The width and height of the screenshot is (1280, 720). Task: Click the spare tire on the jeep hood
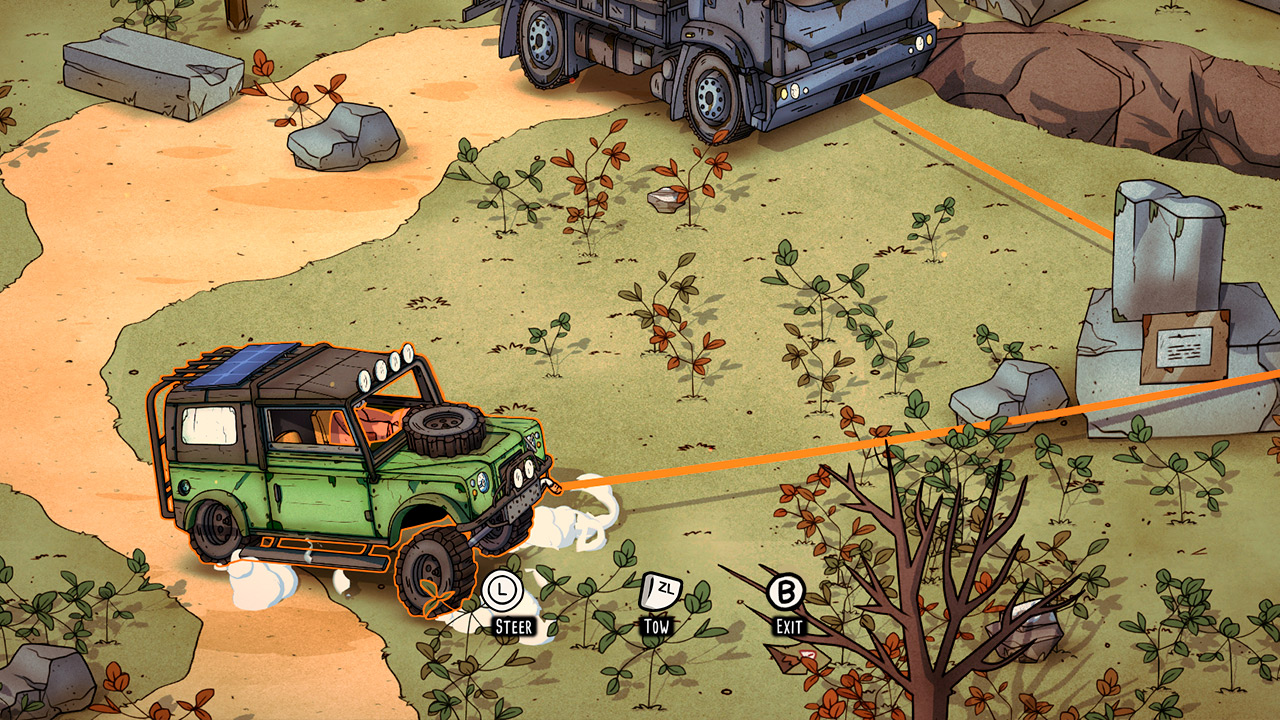(444, 430)
